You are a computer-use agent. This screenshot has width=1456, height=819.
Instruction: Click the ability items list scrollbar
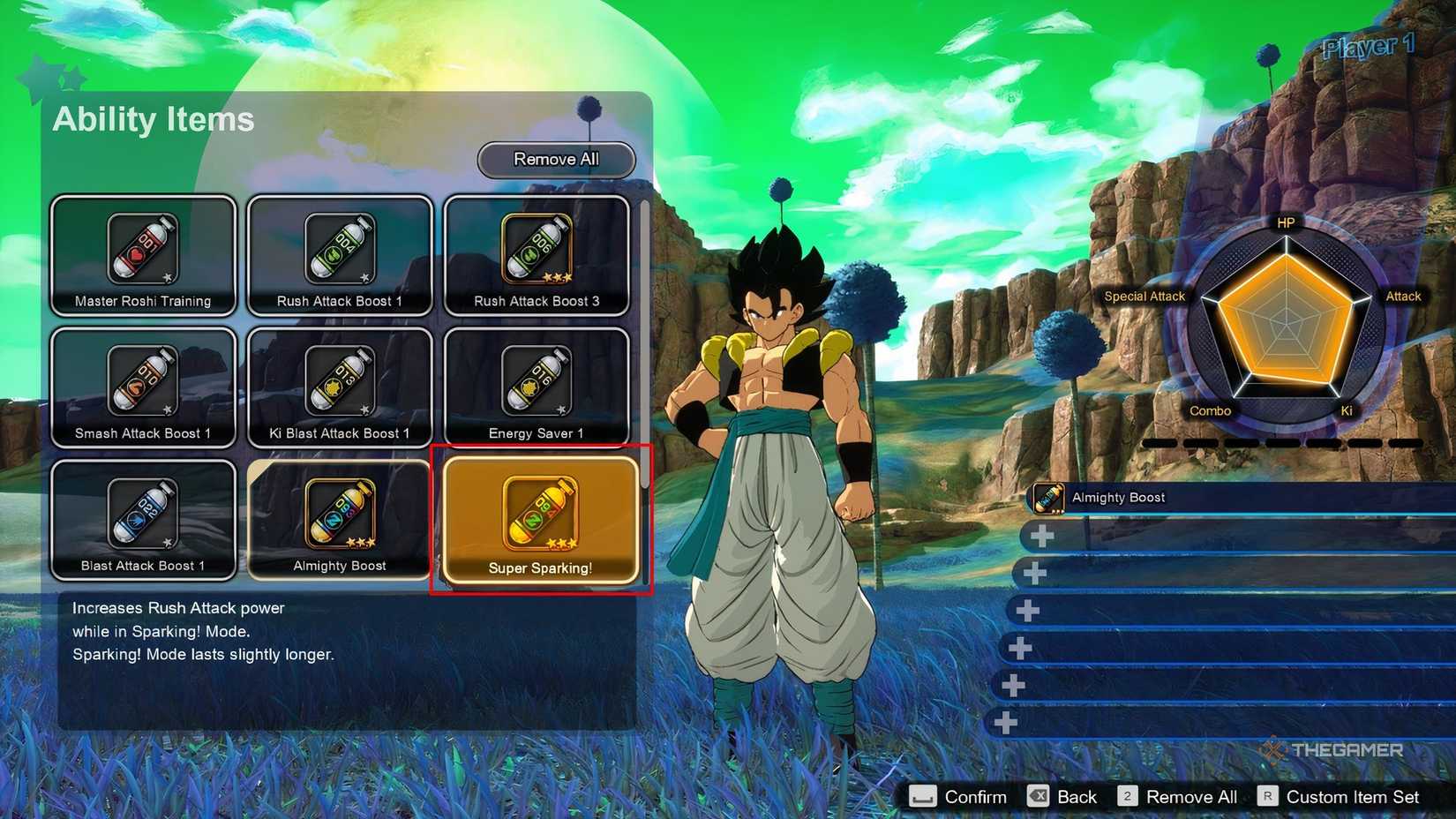(645, 344)
